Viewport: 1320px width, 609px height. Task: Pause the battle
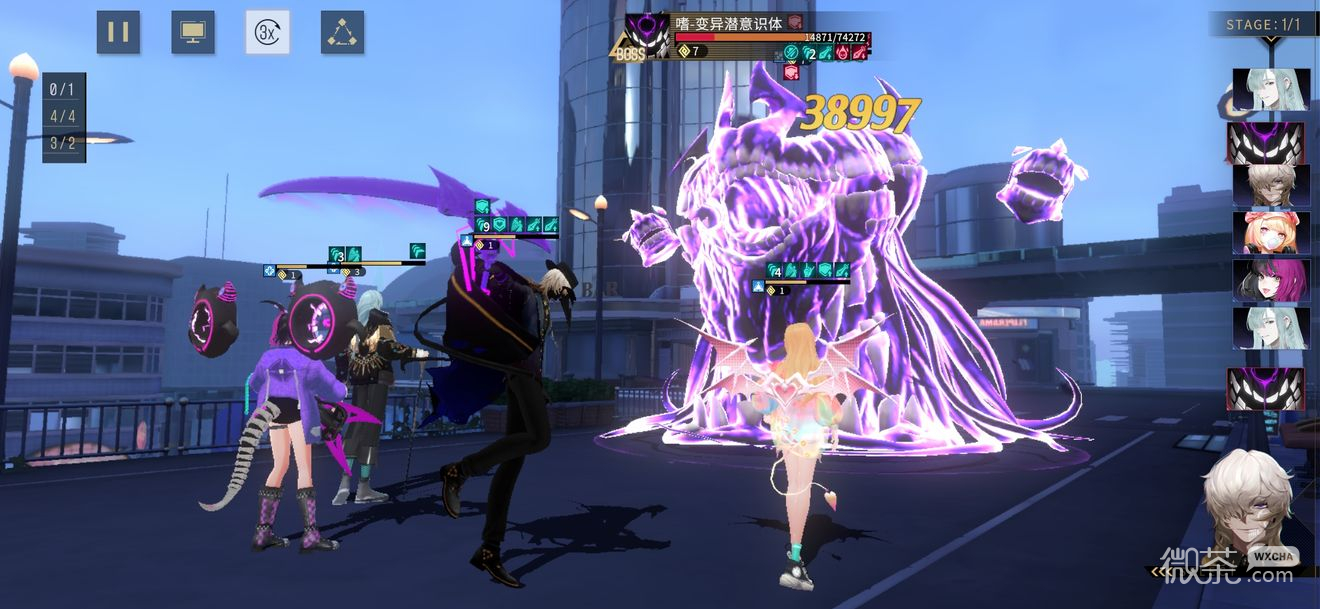click(x=118, y=32)
